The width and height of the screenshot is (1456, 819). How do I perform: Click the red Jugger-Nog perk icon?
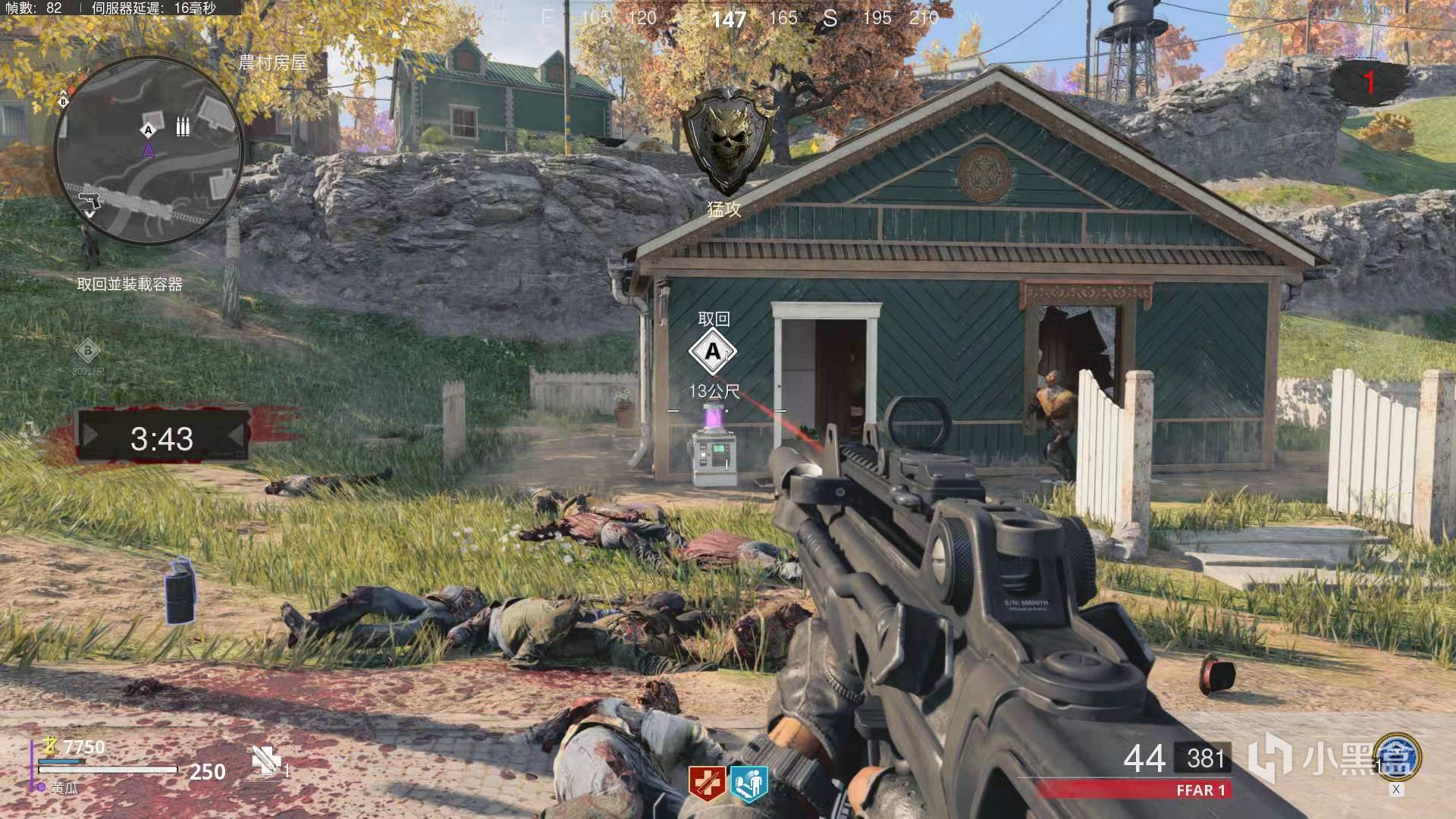[706, 784]
